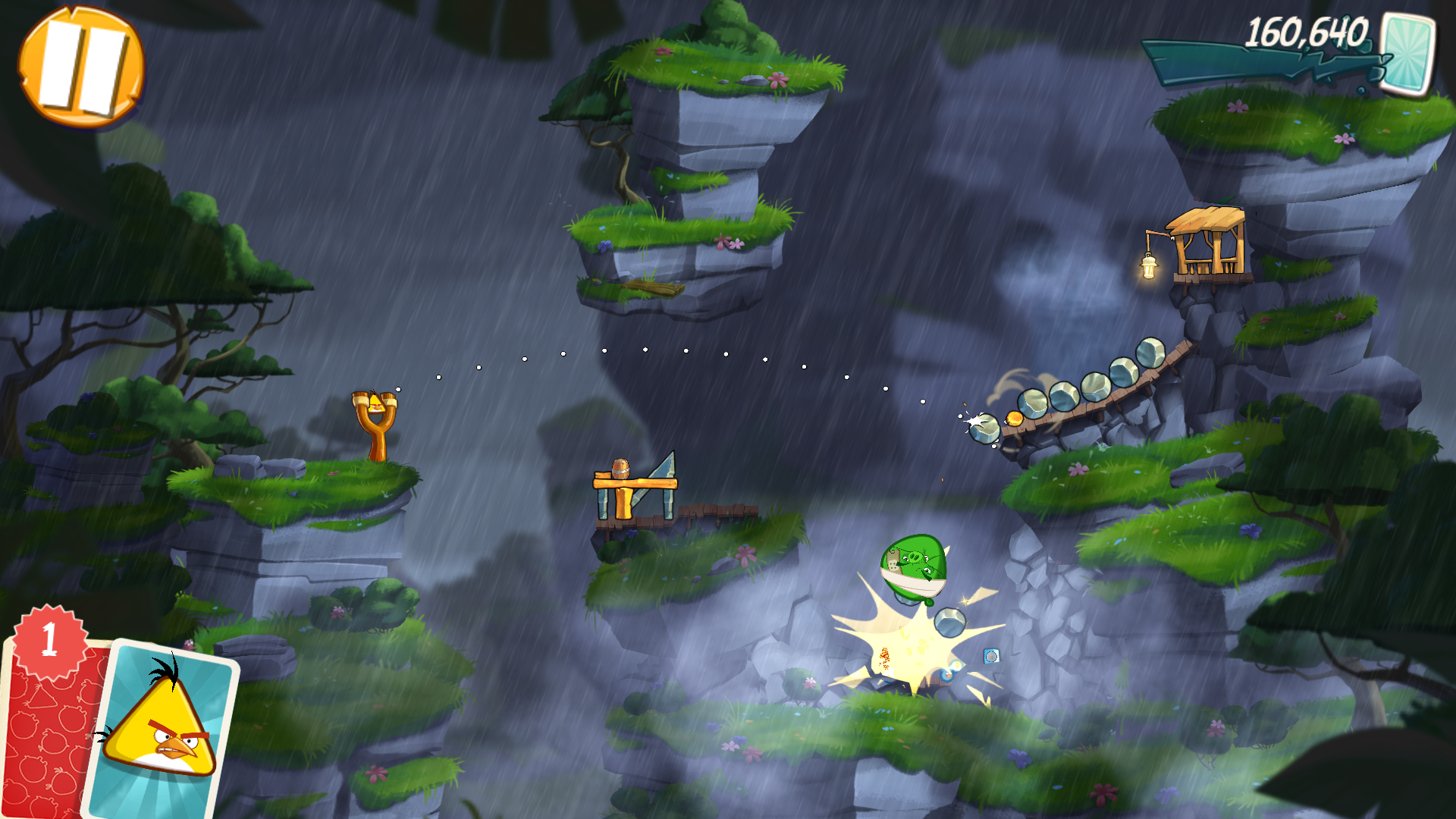This screenshot has width=1456, height=819.
Task: Pause the game with the orange button
Action: click(81, 67)
